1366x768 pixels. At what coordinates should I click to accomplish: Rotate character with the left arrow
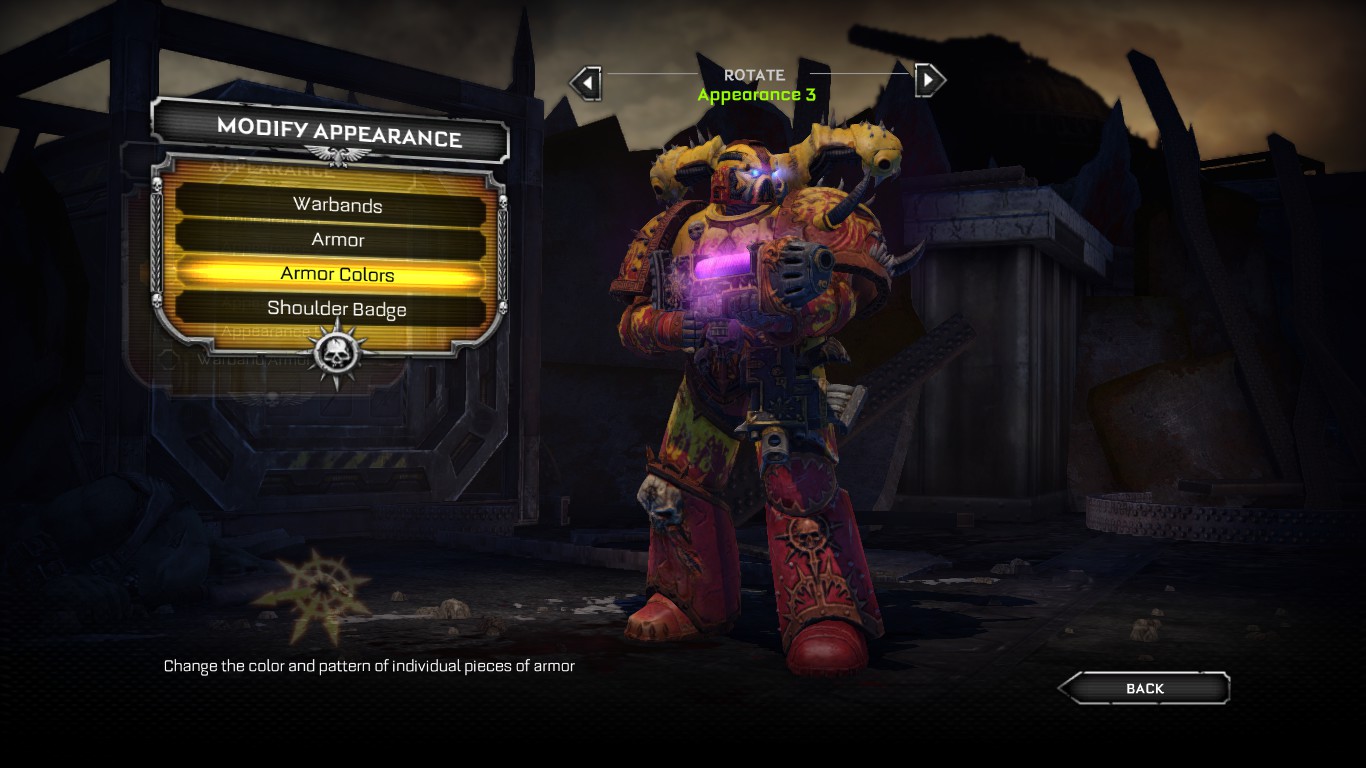point(586,81)
